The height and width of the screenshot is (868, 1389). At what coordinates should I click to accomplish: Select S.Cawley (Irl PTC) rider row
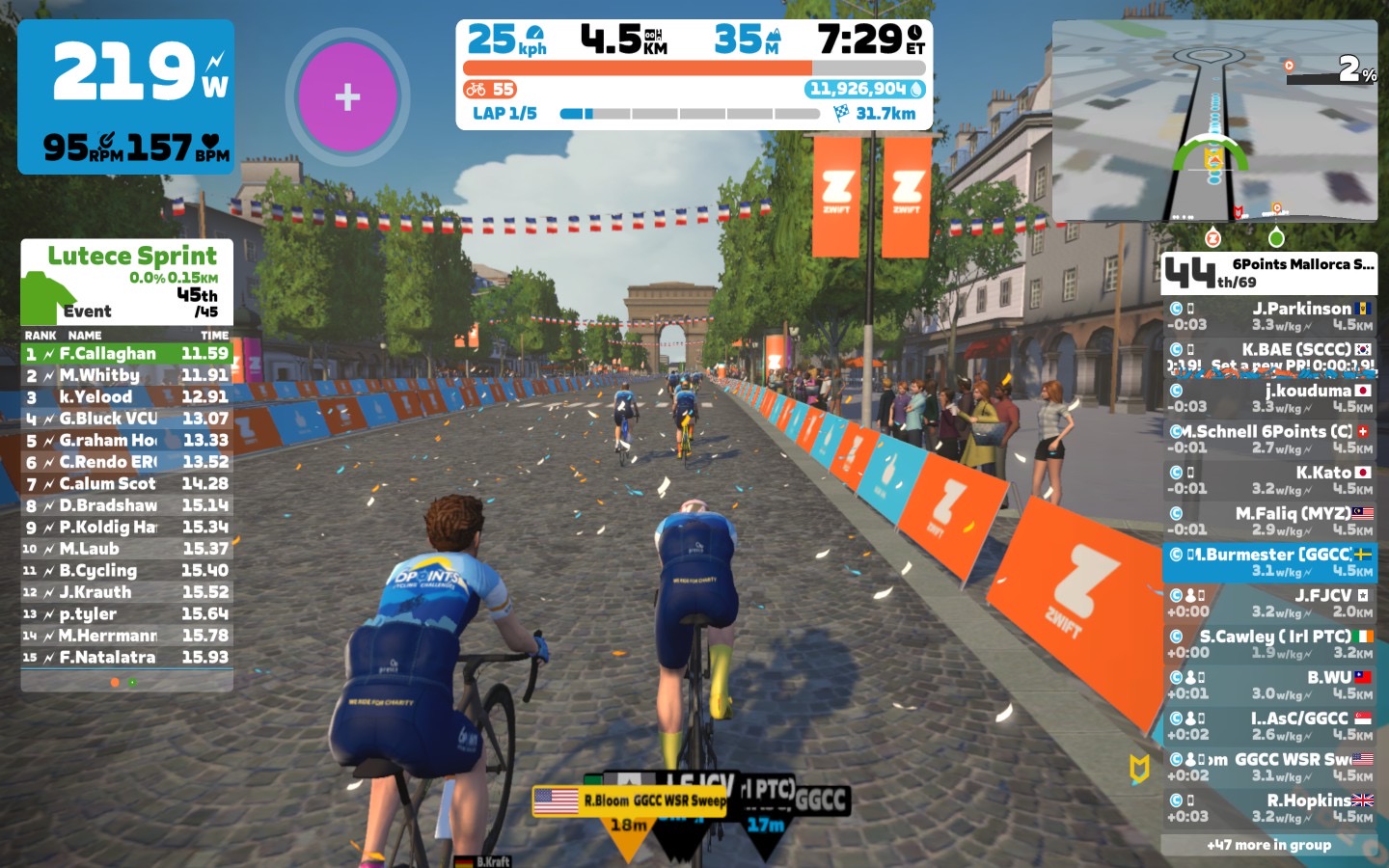click(x=1269, y=644)
